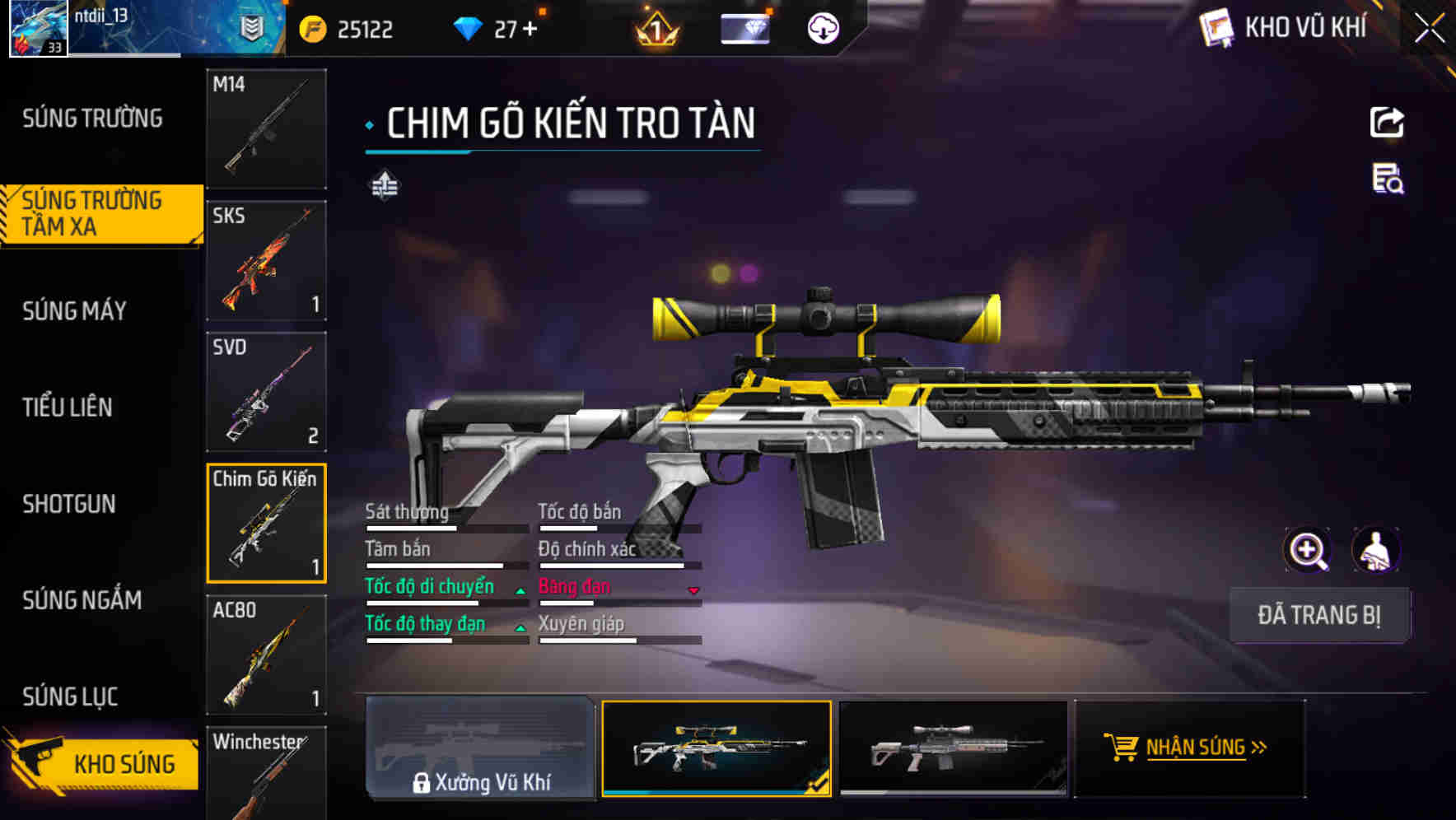
Task: Open the Súng Ngắm category
Action: pos(82,600)
